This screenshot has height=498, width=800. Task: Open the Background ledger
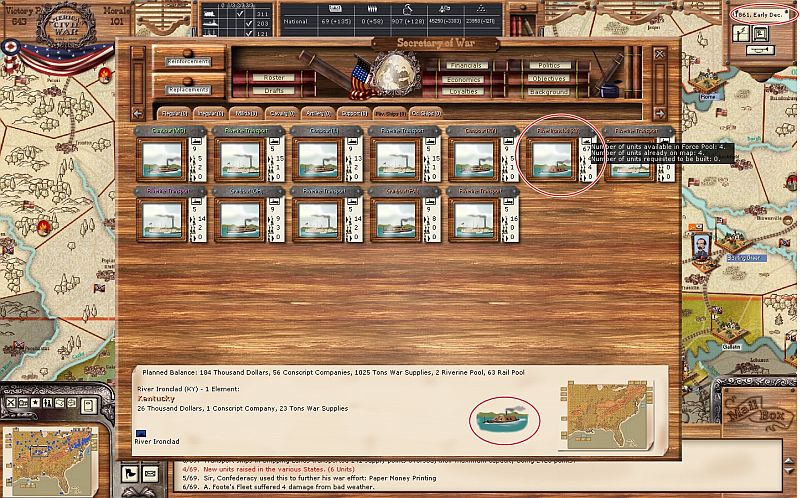click(x=548, y=91)
